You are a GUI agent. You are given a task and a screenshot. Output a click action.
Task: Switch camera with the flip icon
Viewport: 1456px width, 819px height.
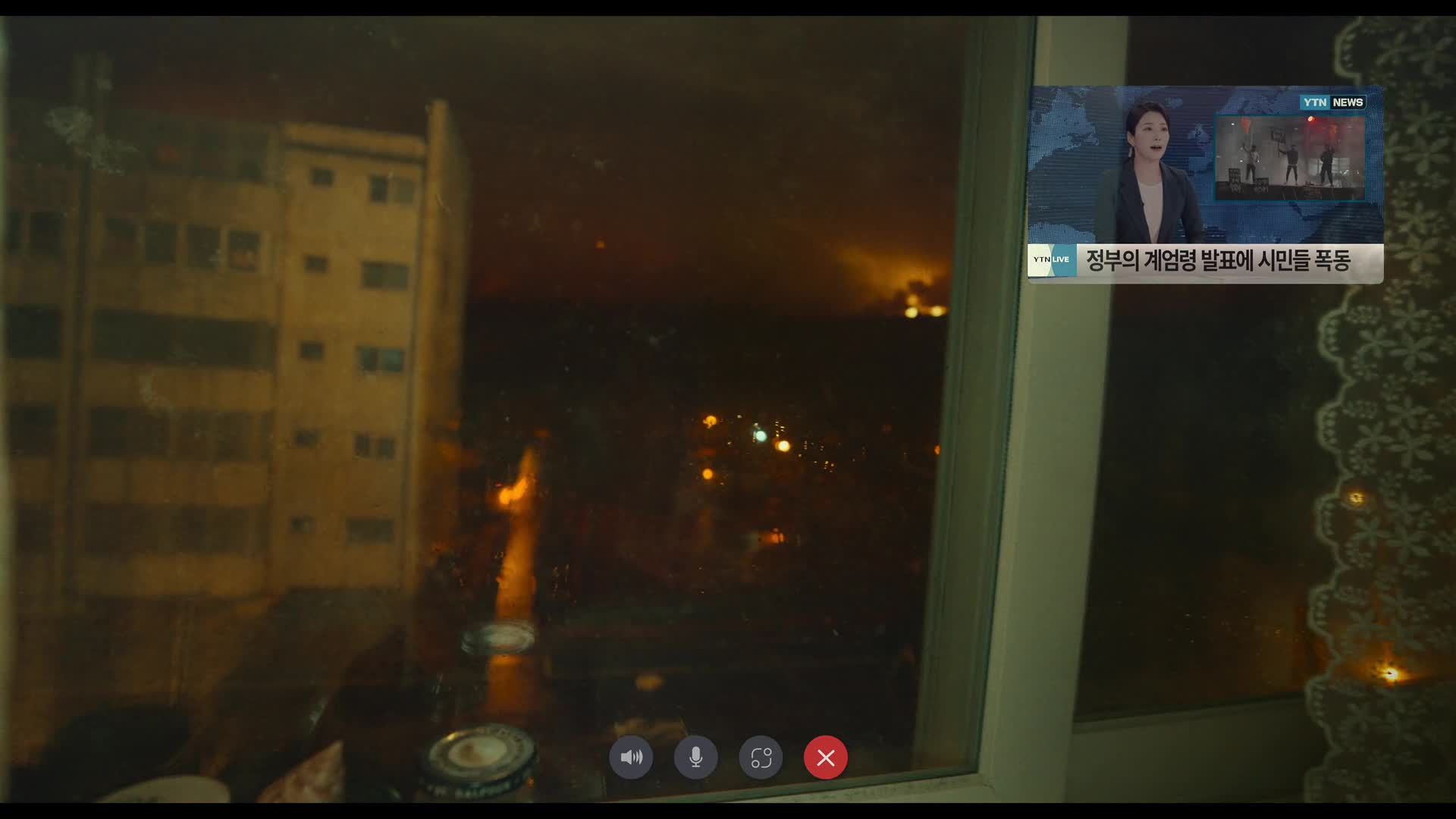point(761,757)
